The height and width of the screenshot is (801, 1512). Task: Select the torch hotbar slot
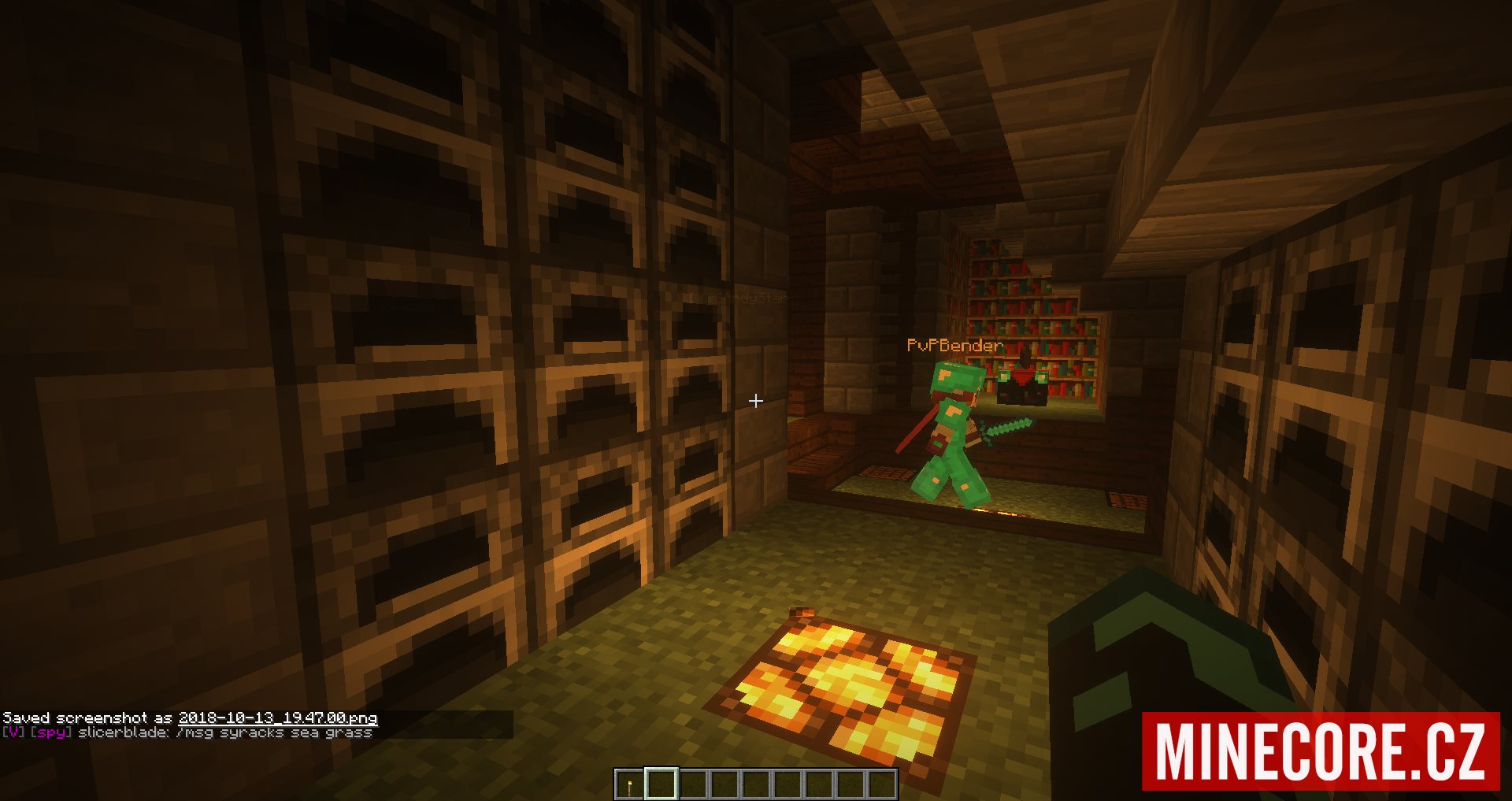(629, 784)
